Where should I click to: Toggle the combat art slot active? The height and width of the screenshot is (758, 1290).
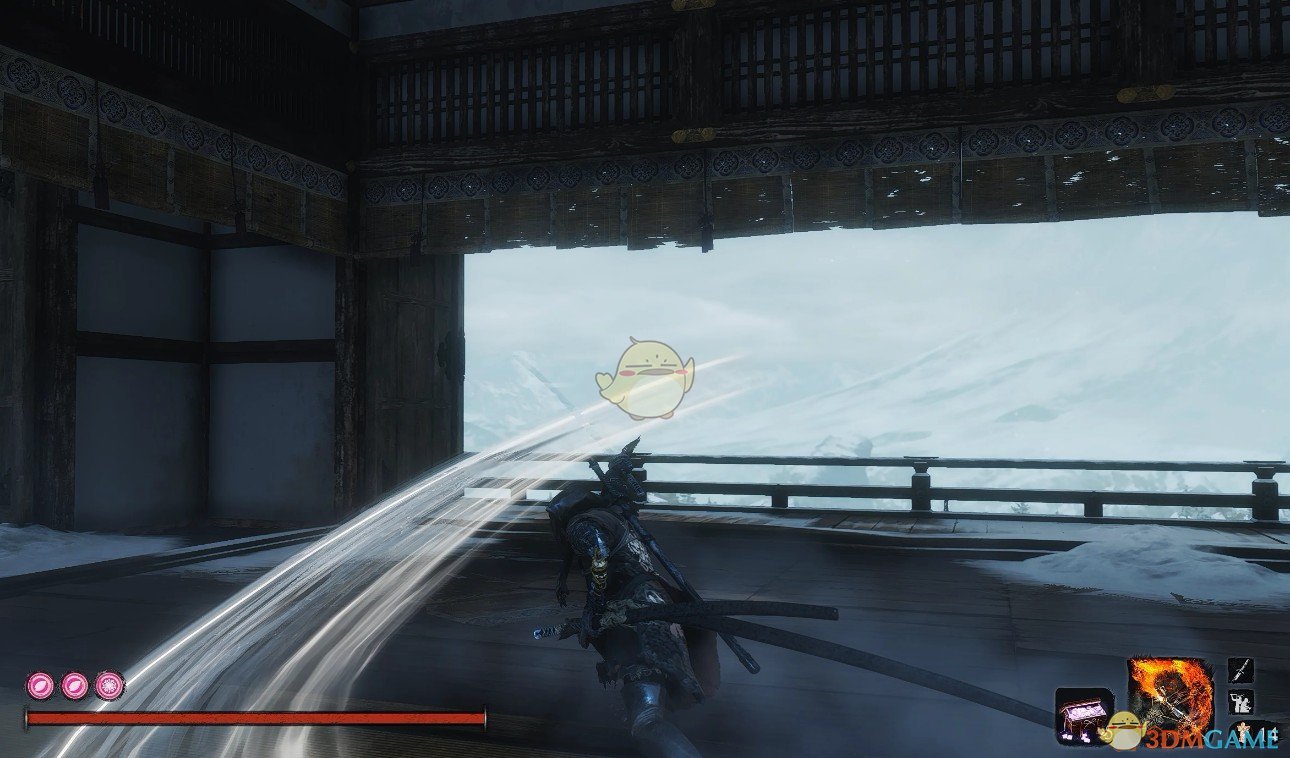click(1240, 700)
